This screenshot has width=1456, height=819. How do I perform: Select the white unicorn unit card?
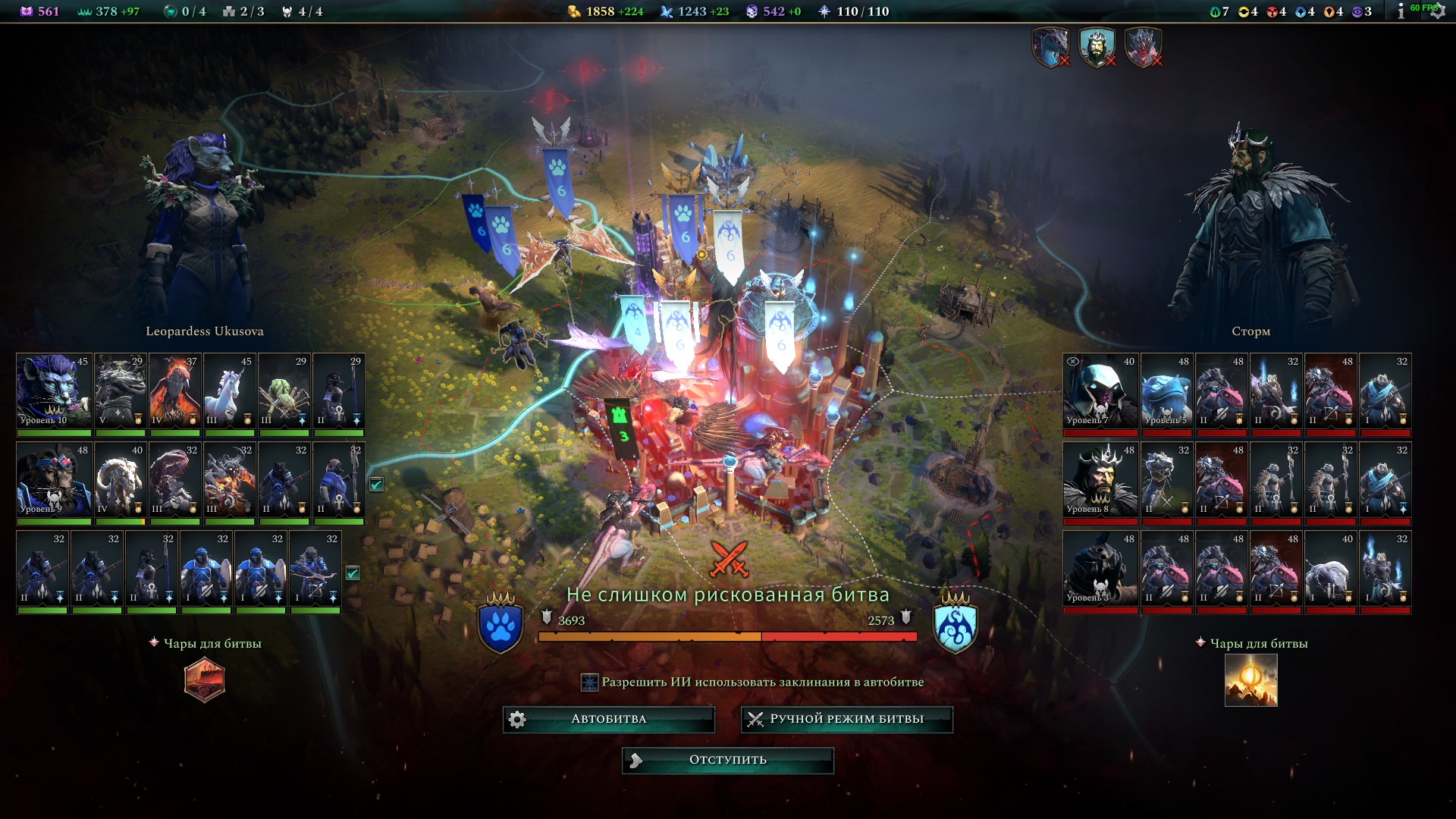click(229, 391)
